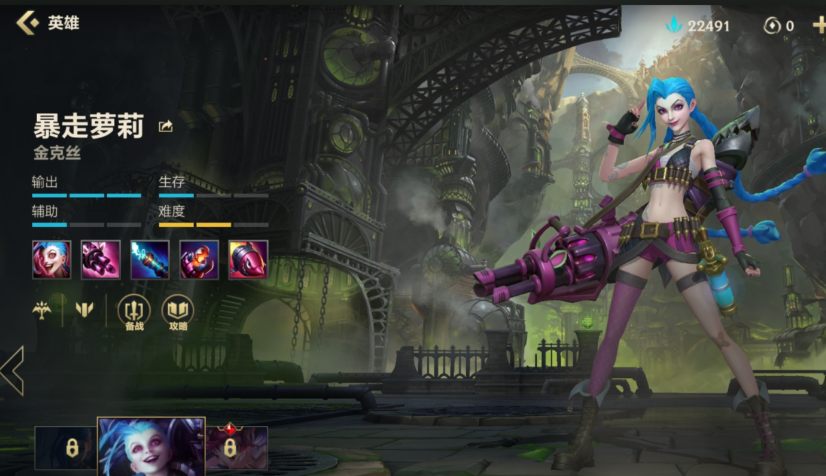Image resolution: width=826 pixels, height=476 pixels.
Task: Select the blue zap gun ability icon
Action: click(149, 260)
